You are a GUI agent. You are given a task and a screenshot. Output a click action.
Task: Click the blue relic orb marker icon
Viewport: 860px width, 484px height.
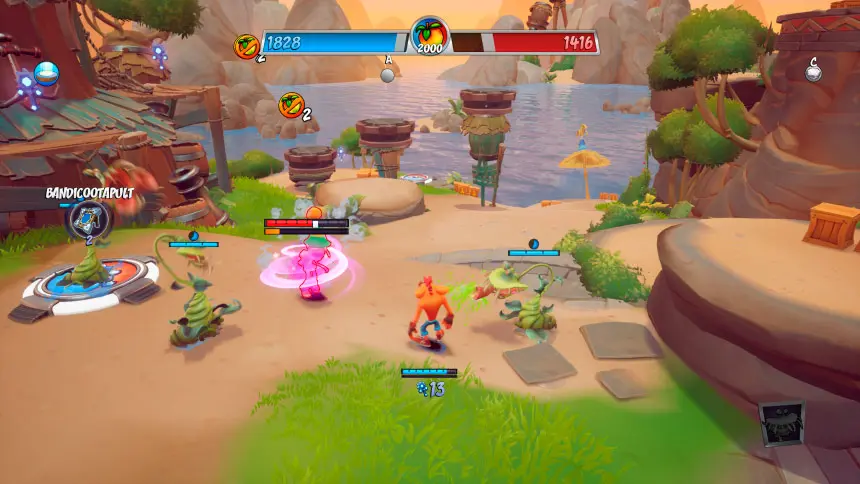pyautogui.click(x=46, y=72)
